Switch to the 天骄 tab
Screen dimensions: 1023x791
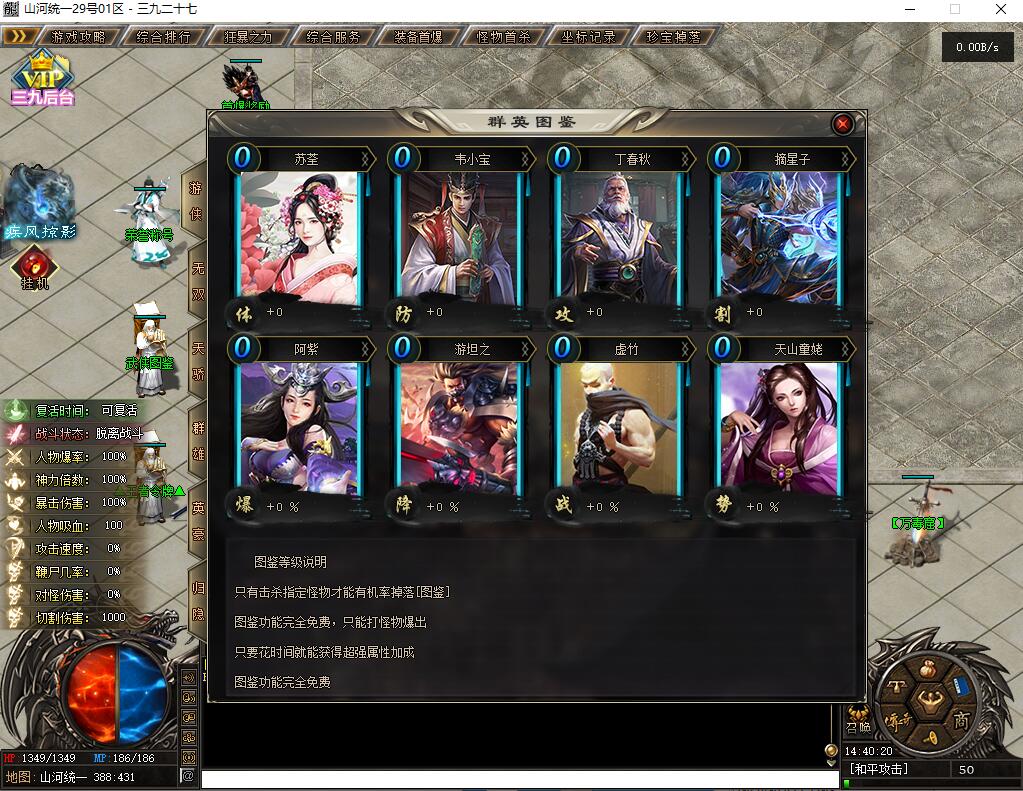(197, 358)
